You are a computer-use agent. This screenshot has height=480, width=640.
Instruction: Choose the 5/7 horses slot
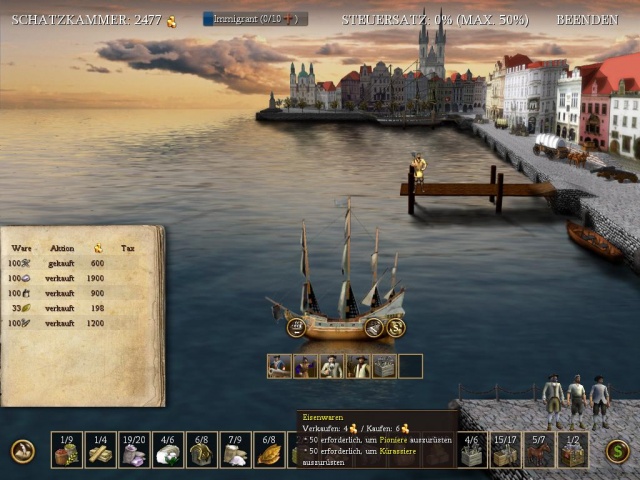click(x=539, y=450)
